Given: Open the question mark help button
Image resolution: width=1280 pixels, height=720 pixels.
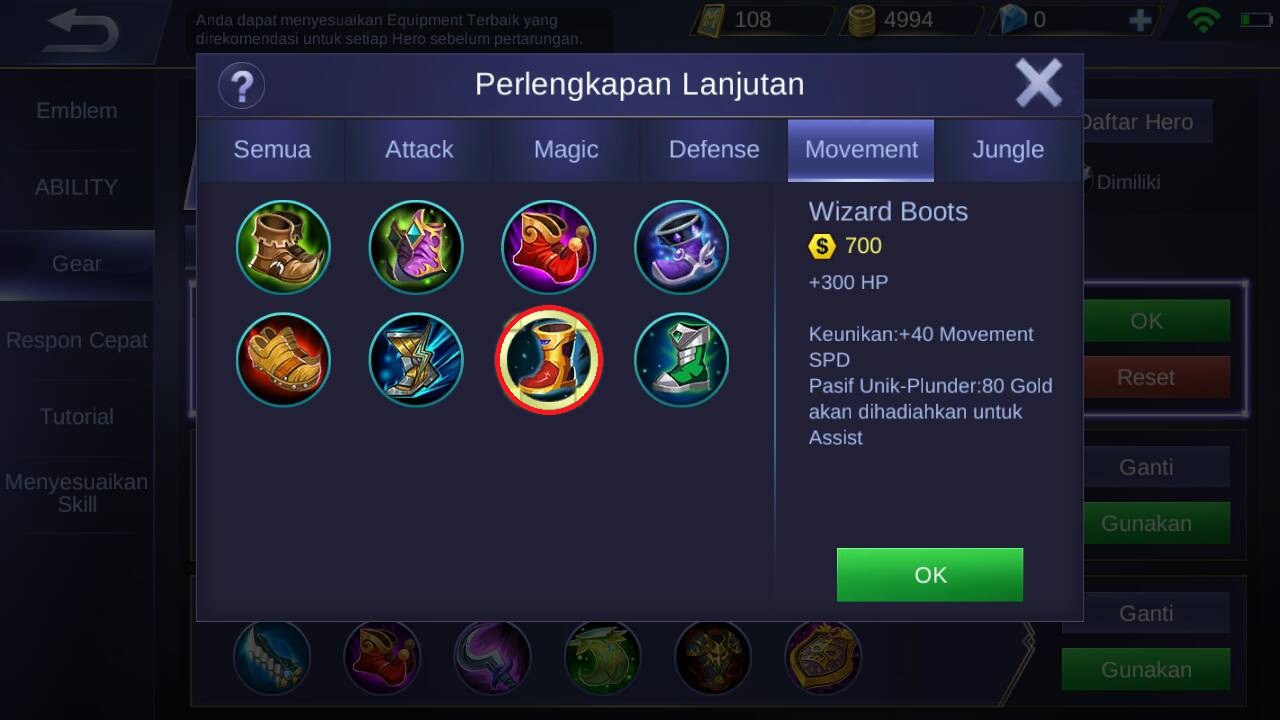Looking at the screenshot, I should click(241, 85).
